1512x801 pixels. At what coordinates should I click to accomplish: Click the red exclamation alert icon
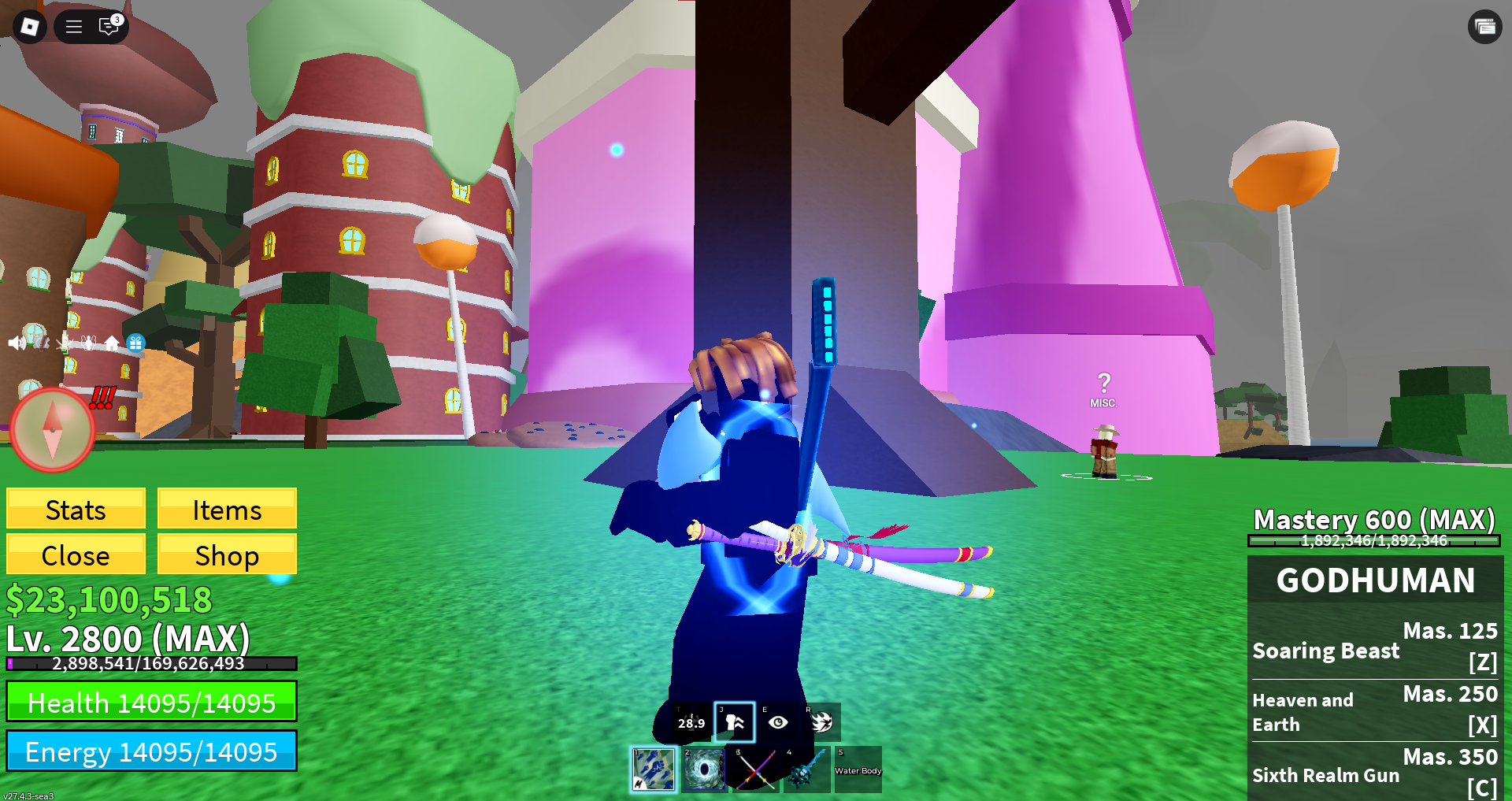pyautogui.click(x=102, y=398)
